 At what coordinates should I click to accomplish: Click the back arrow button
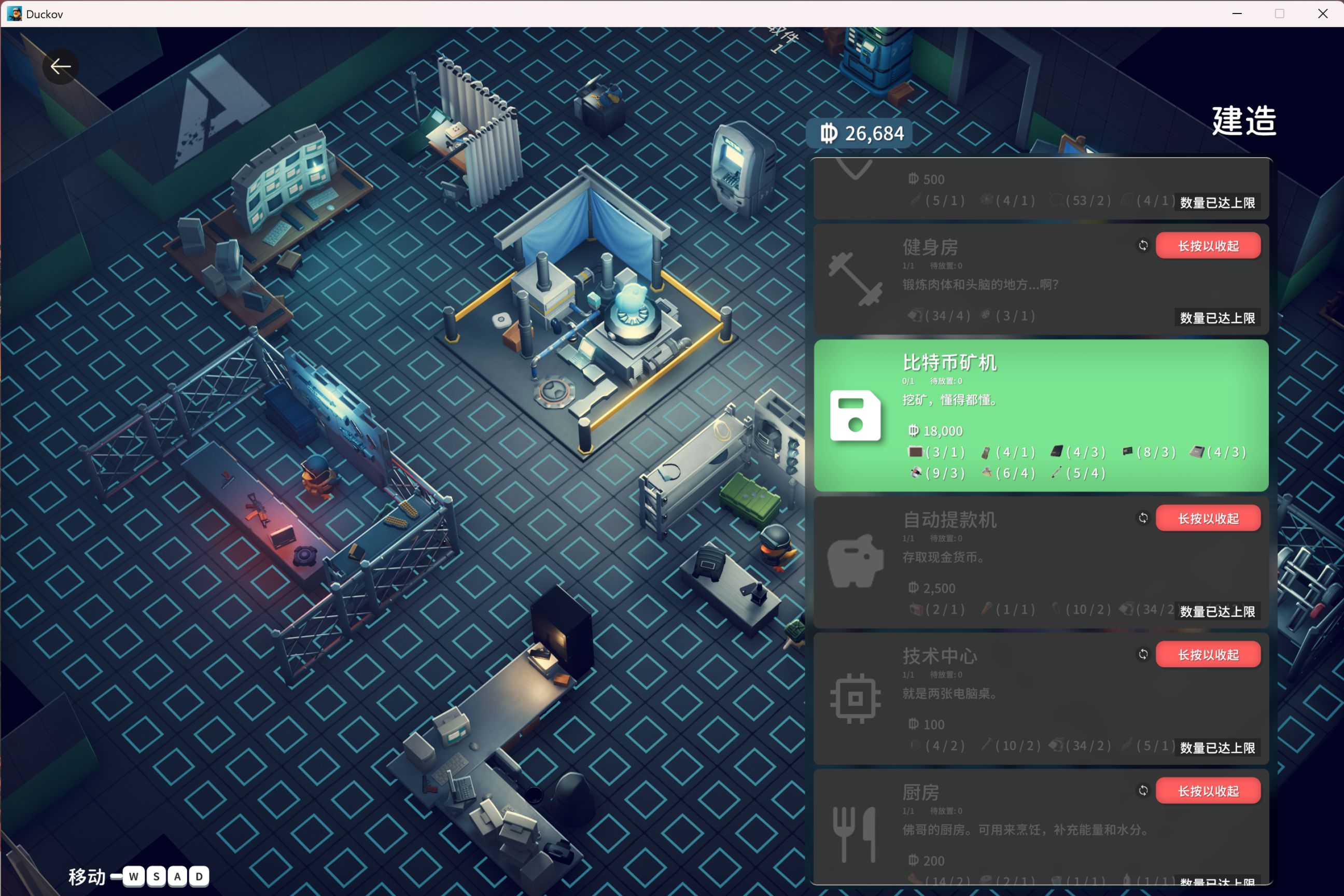(x=61, y=67)
